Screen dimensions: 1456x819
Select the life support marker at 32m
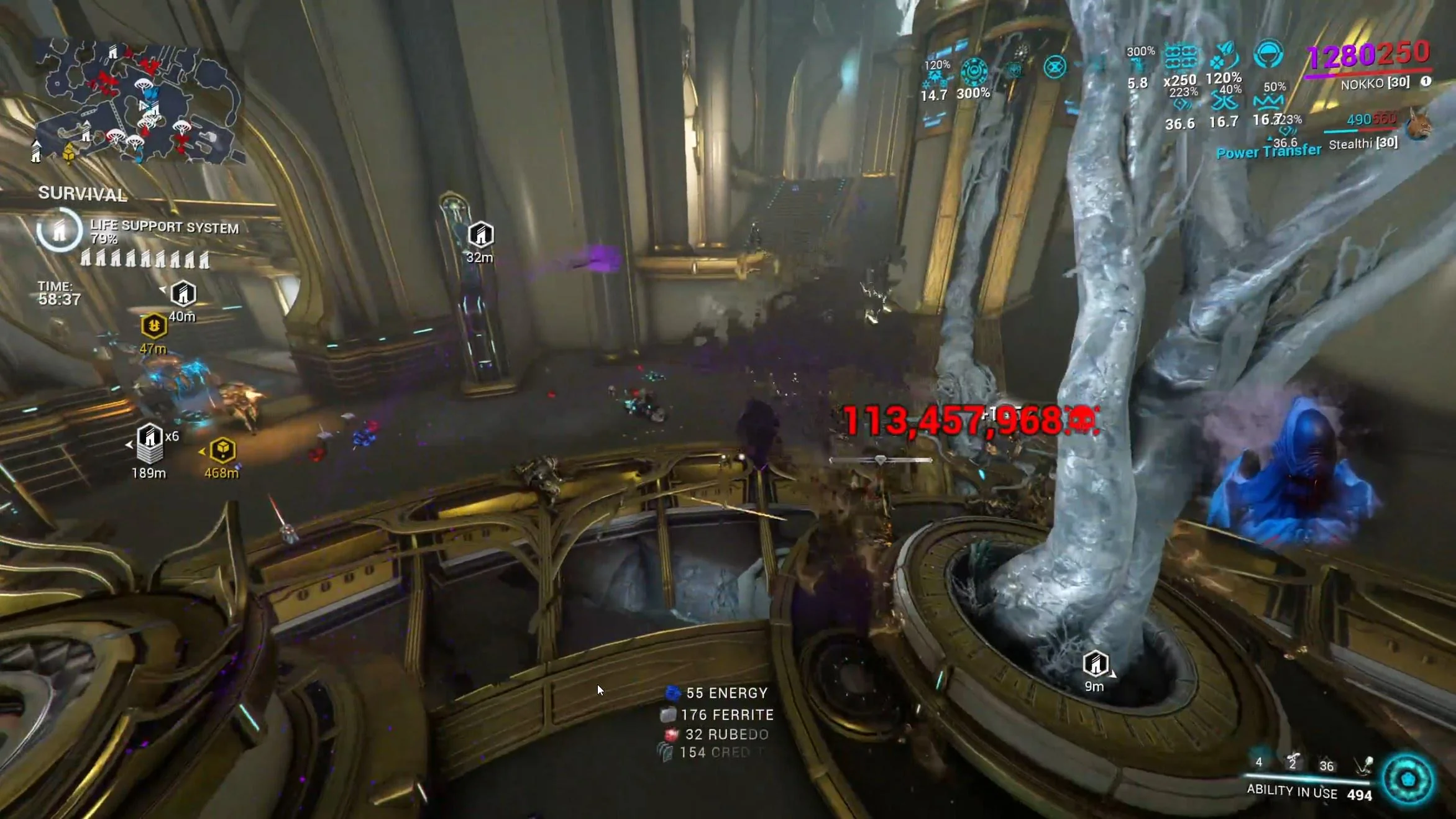[480, 235]
